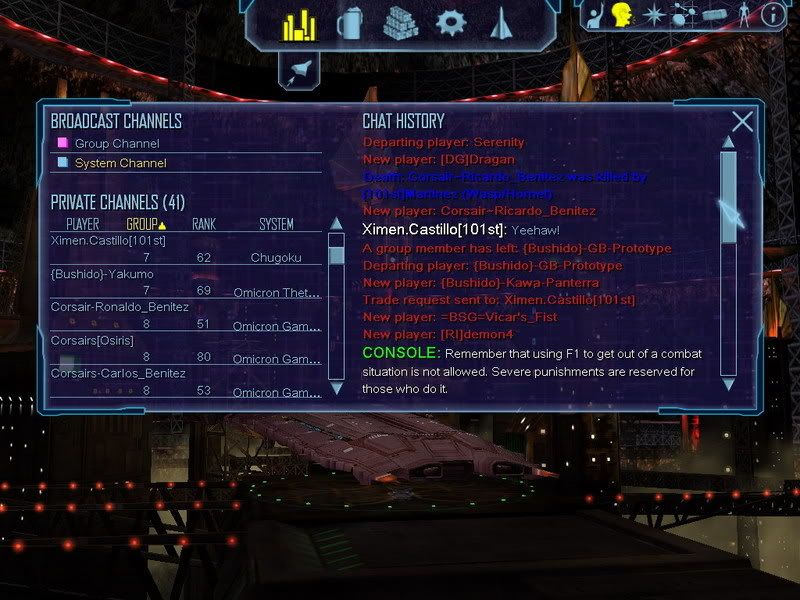
Task: Open the information 'i' icon
Action: pos(772,15)
